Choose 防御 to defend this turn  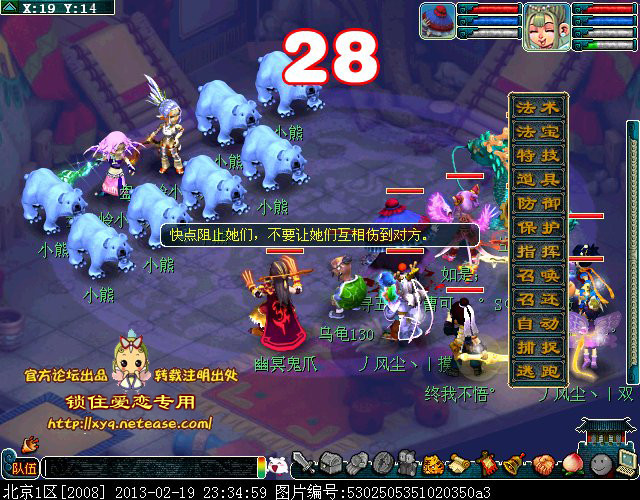pos(538,203)
